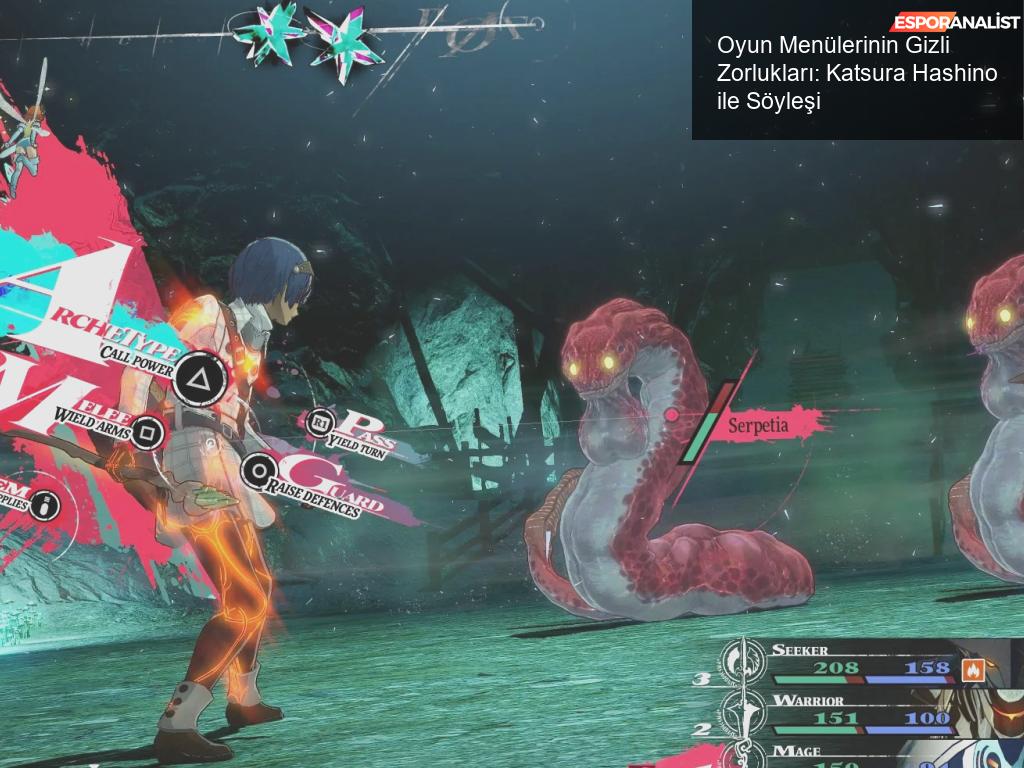Open the Item supplies command

pyautogui.click(x=45, y=505)
